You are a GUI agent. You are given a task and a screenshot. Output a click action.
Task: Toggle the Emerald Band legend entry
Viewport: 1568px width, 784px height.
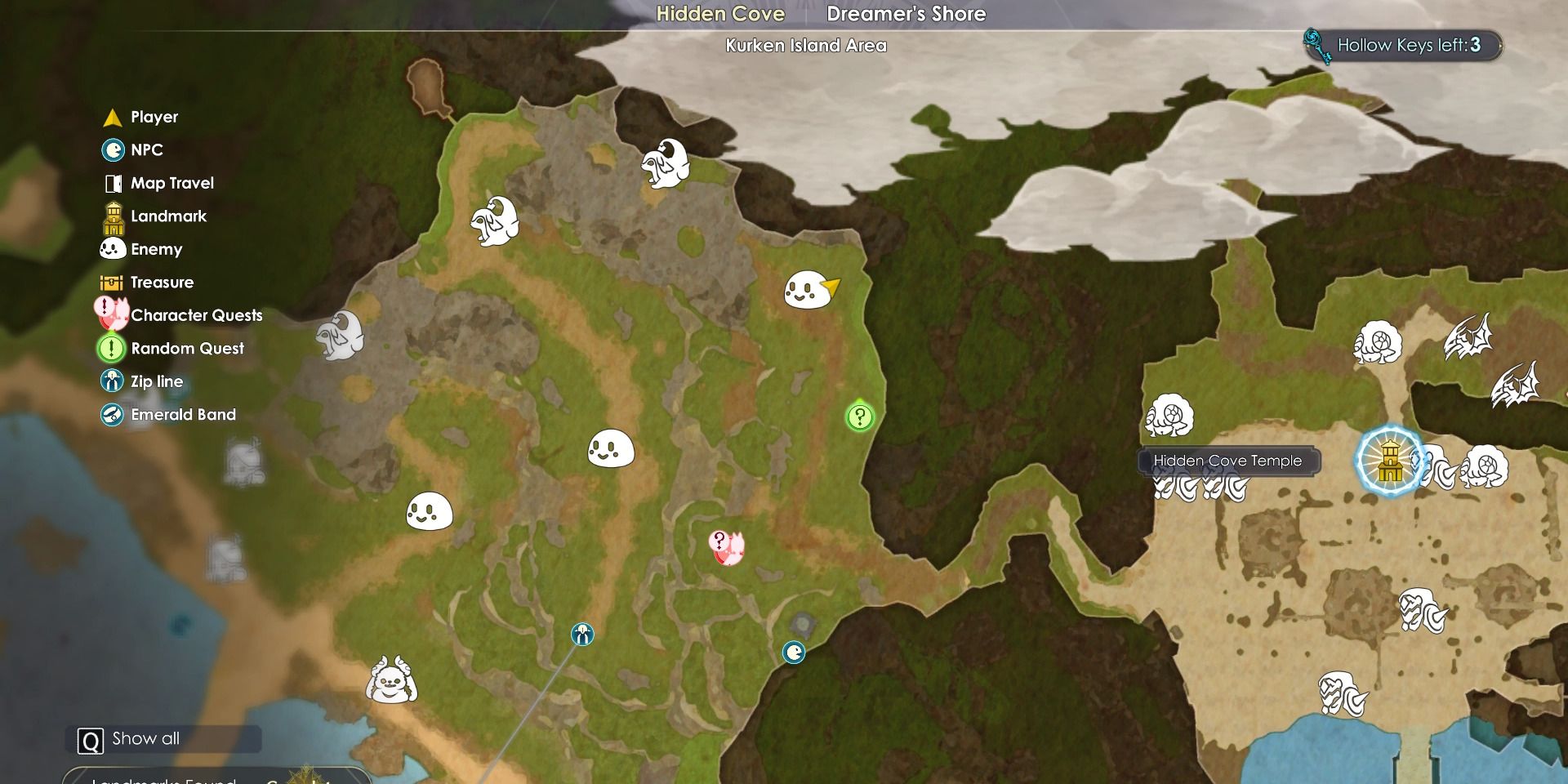point(183,415)
